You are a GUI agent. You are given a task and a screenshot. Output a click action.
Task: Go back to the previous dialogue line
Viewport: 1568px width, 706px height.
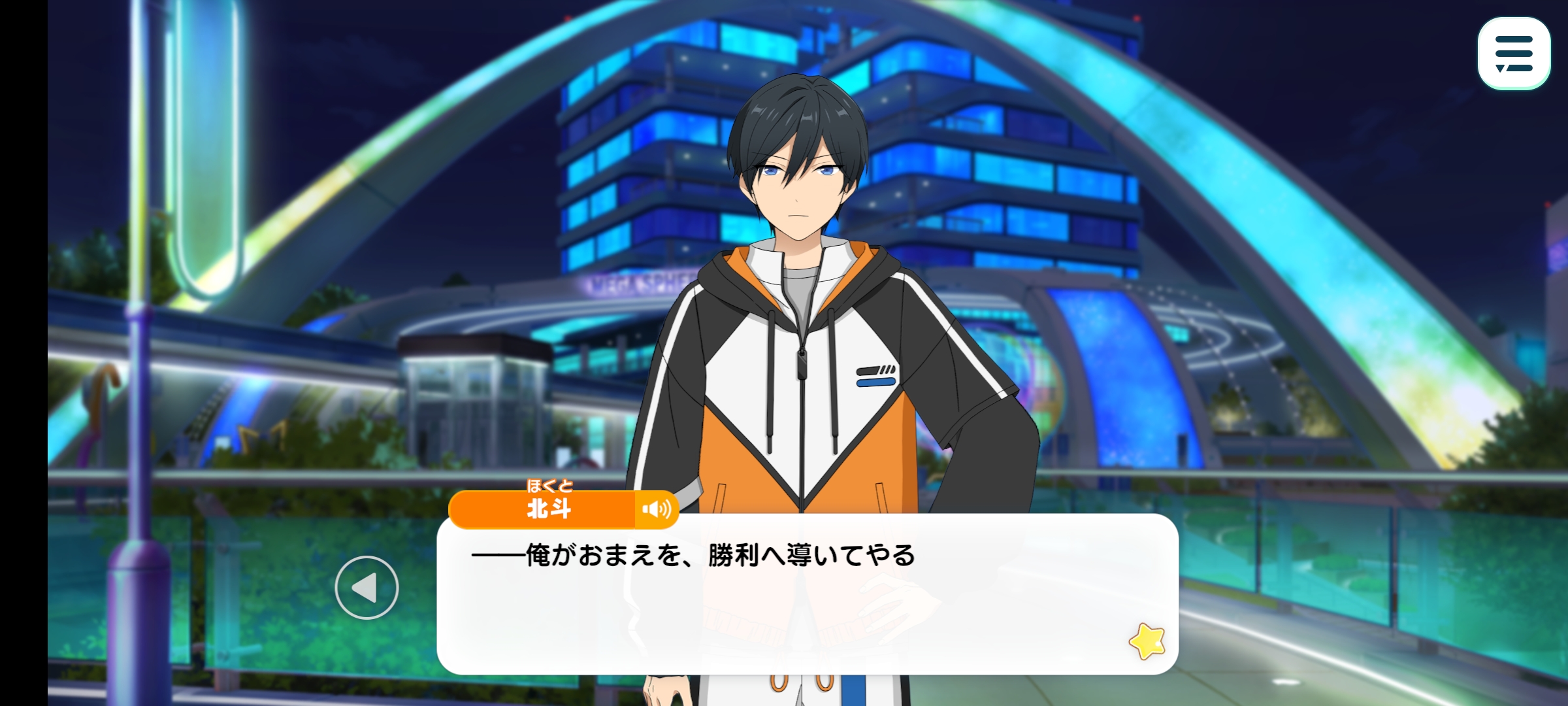[367, 587]
